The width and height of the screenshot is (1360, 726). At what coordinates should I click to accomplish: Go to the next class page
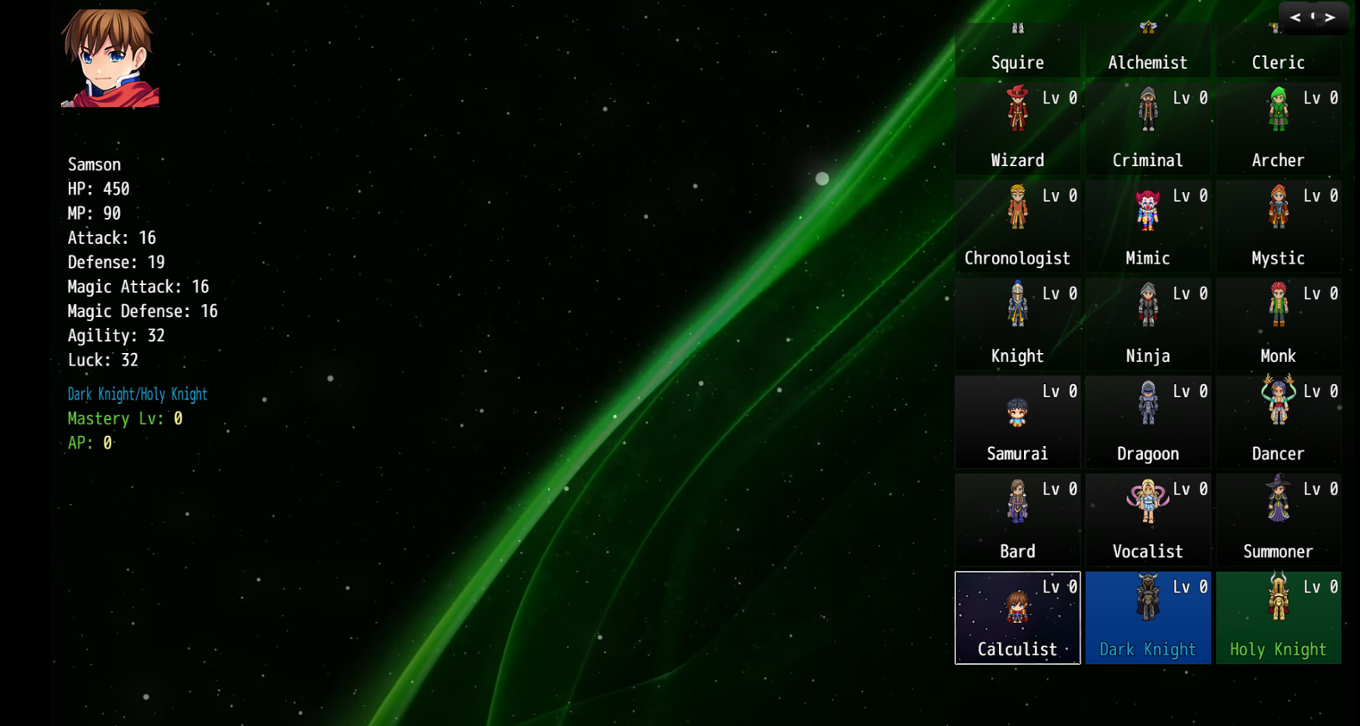(1330, 17)
